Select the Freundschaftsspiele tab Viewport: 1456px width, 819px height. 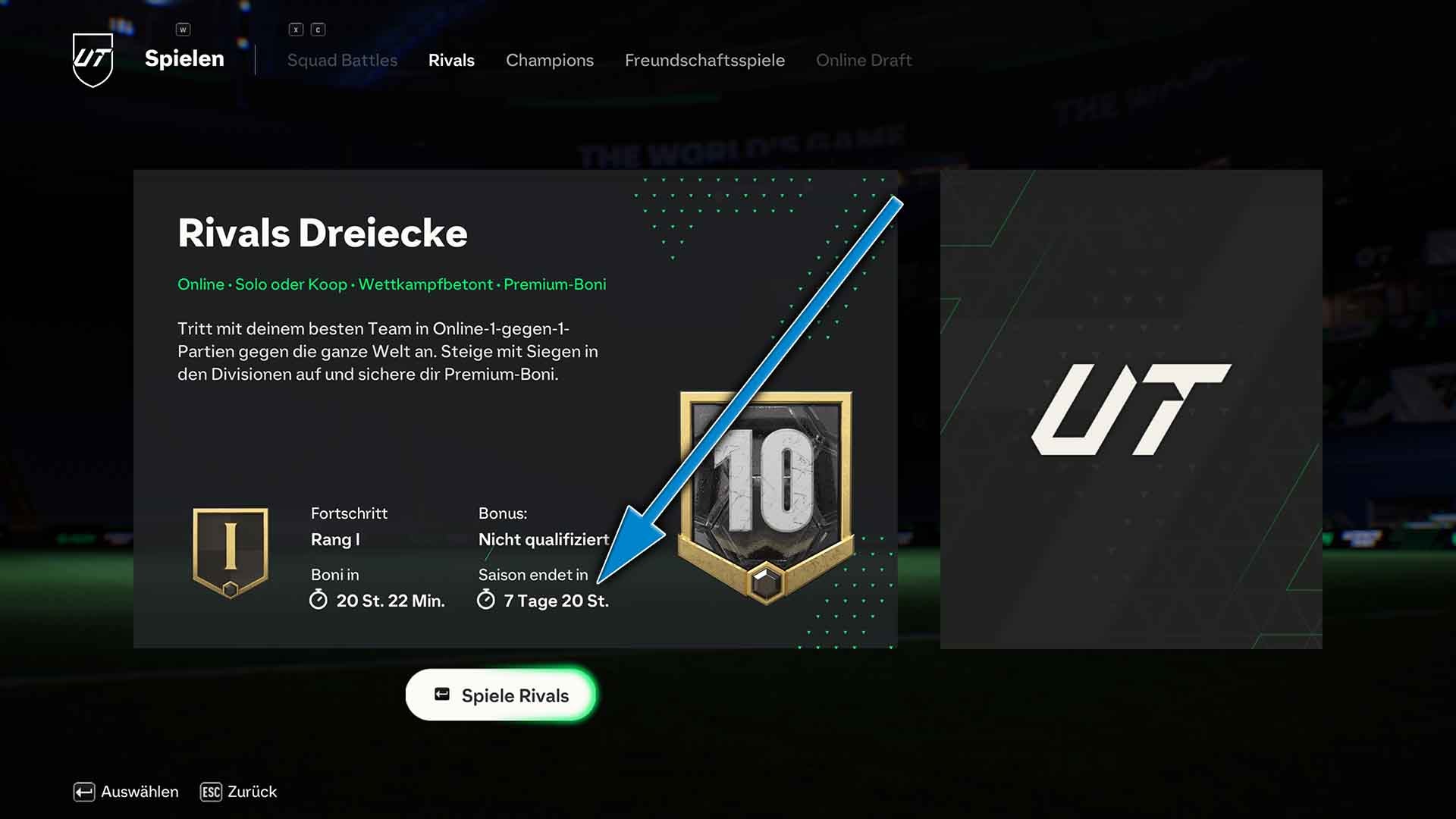click(705, 61)
